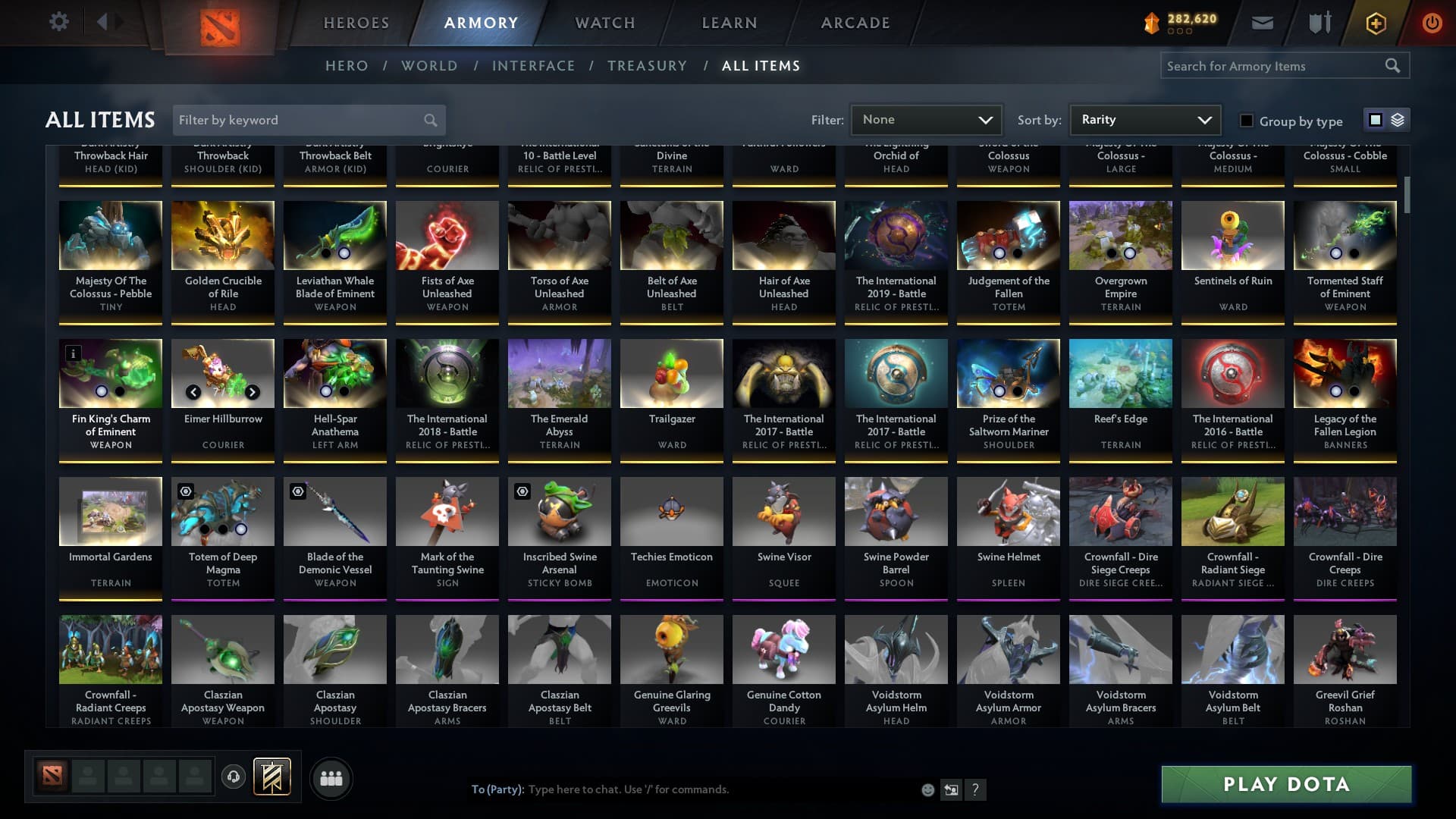Open Dota Plus subscription icon
Screen dimensions: 1456x819
(x=1375, y=23)
